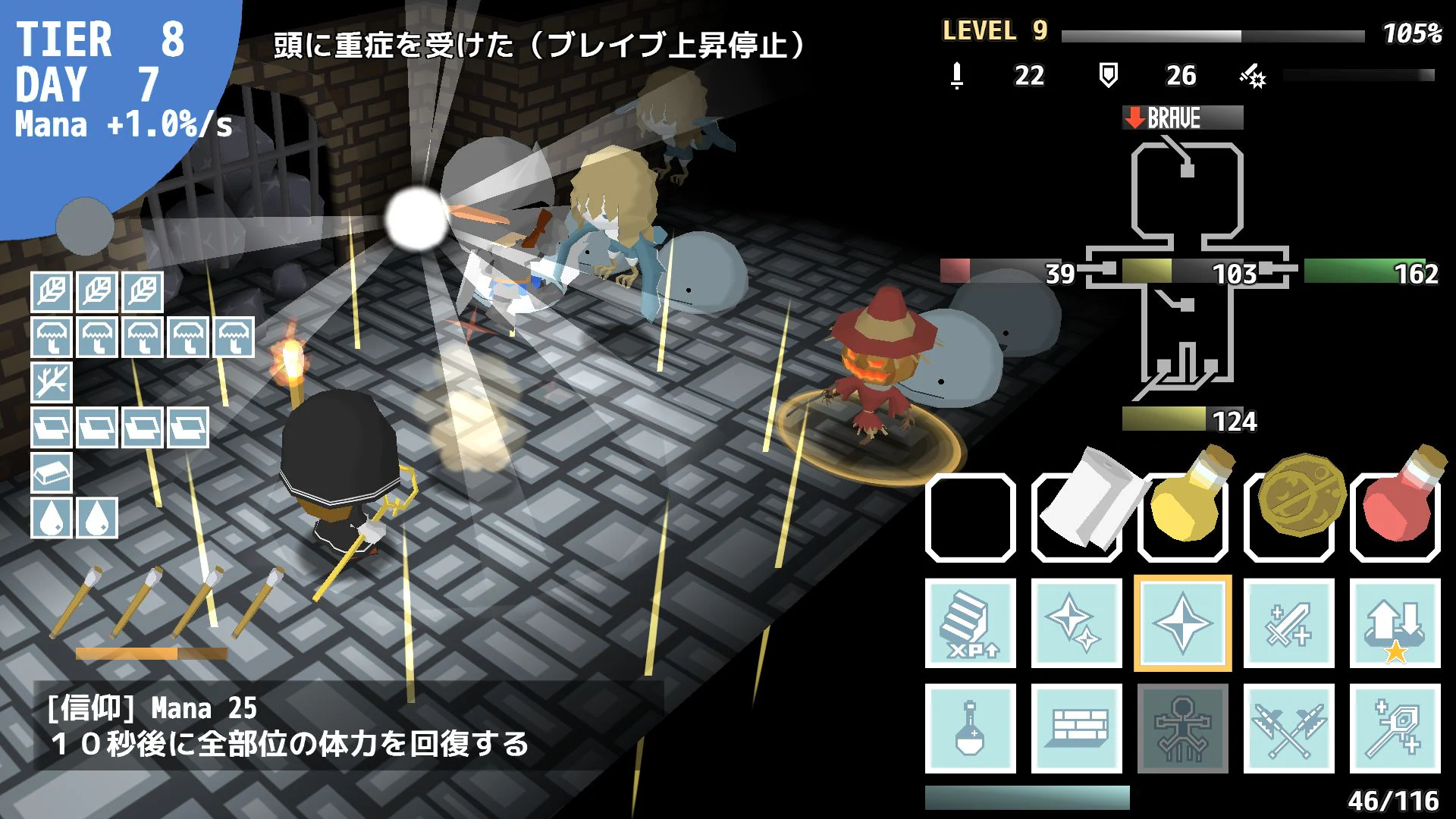Select the metal ingot material icon
Screen dimensions: 1456x819
click(x=51, y=474)
